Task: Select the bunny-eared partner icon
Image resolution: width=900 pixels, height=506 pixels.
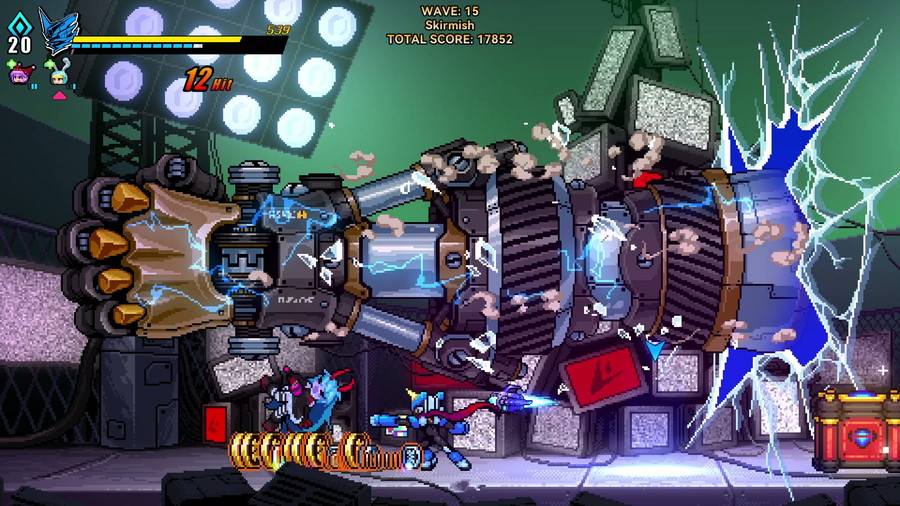Action: [59, 76]
